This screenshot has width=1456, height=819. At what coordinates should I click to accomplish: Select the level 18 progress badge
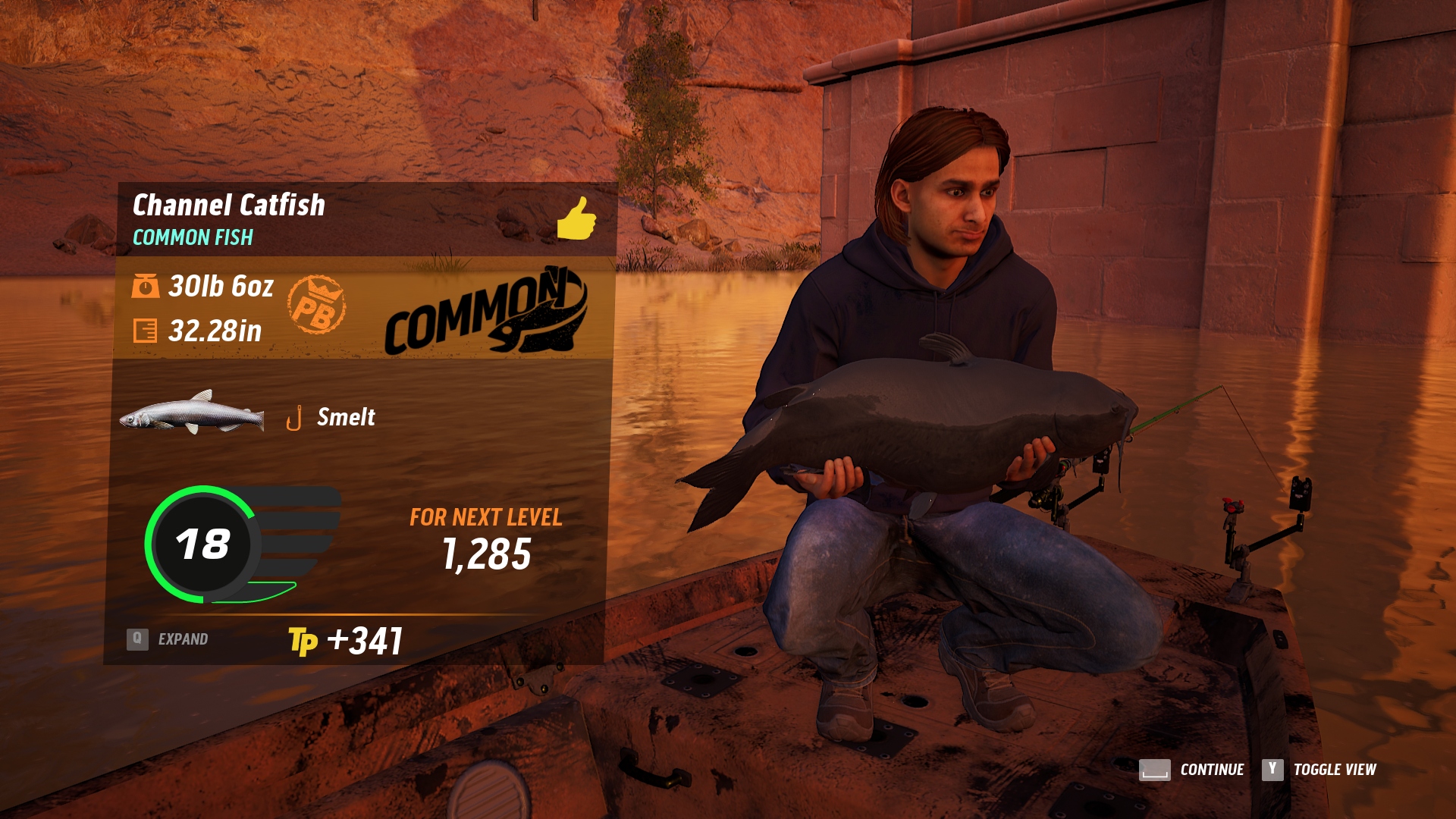pos(202,544)
